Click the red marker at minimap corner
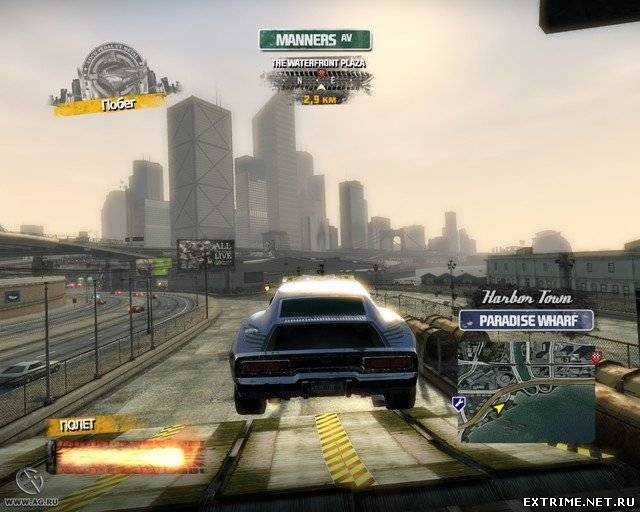 [597, 356]
